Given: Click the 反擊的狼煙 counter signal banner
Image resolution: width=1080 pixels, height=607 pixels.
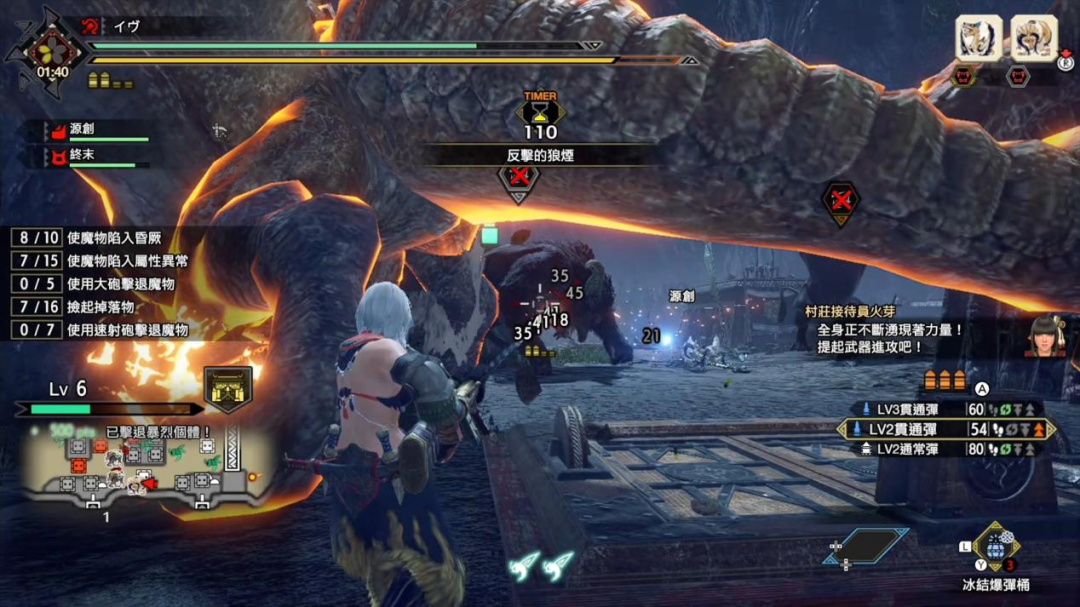Looking at the screenshot, I should pos(540,155).
